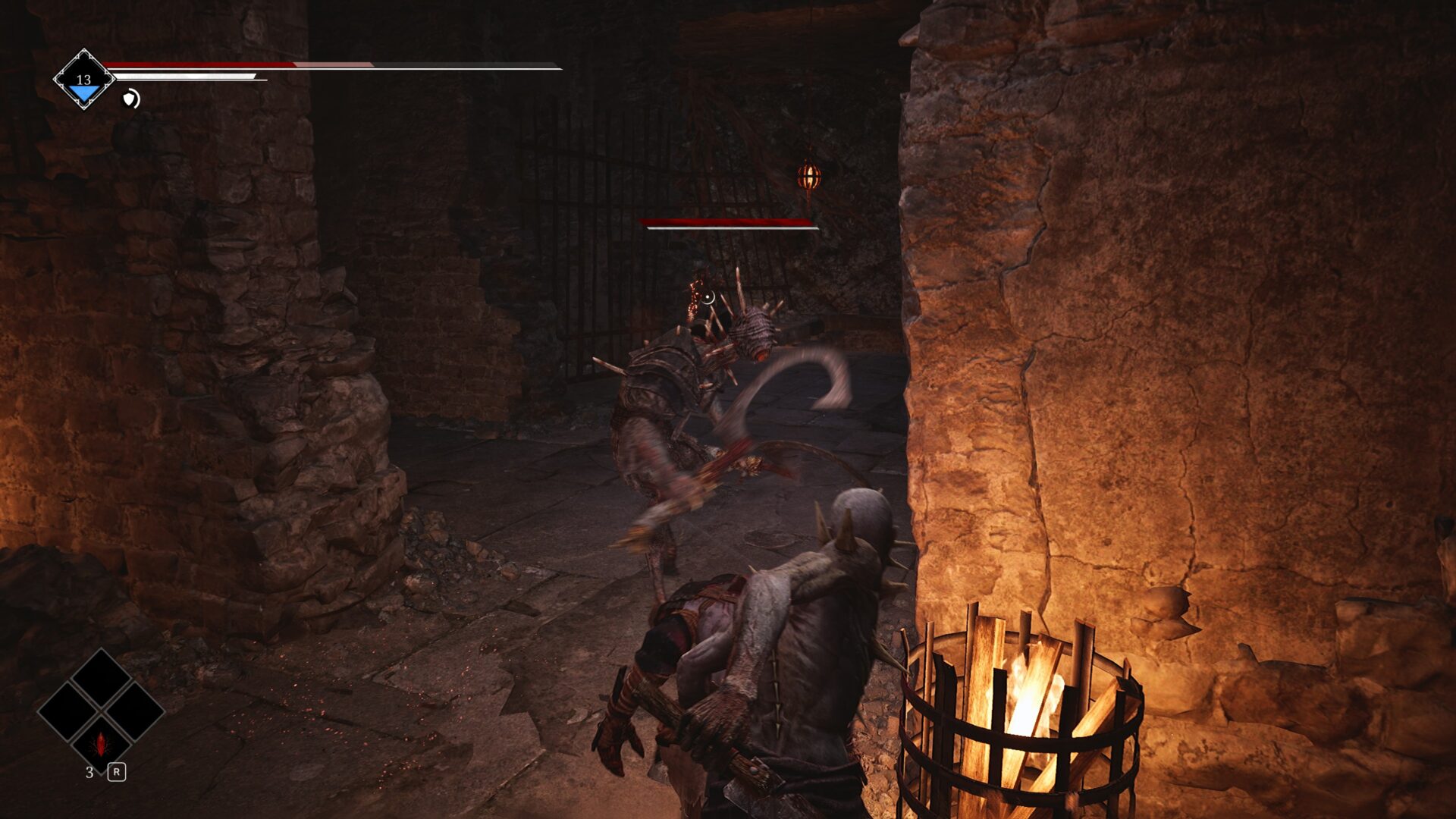Click the small white shield icon under the bars
This screenshot has width=1456, height=819.
coord(131,99)
